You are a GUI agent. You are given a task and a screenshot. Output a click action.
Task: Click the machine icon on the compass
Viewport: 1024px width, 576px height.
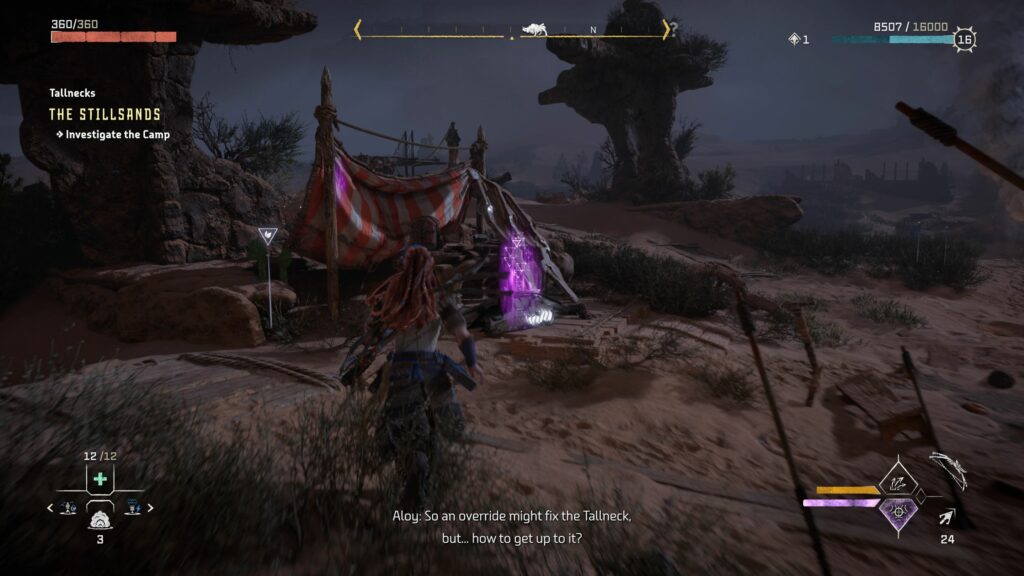point(531,29)
